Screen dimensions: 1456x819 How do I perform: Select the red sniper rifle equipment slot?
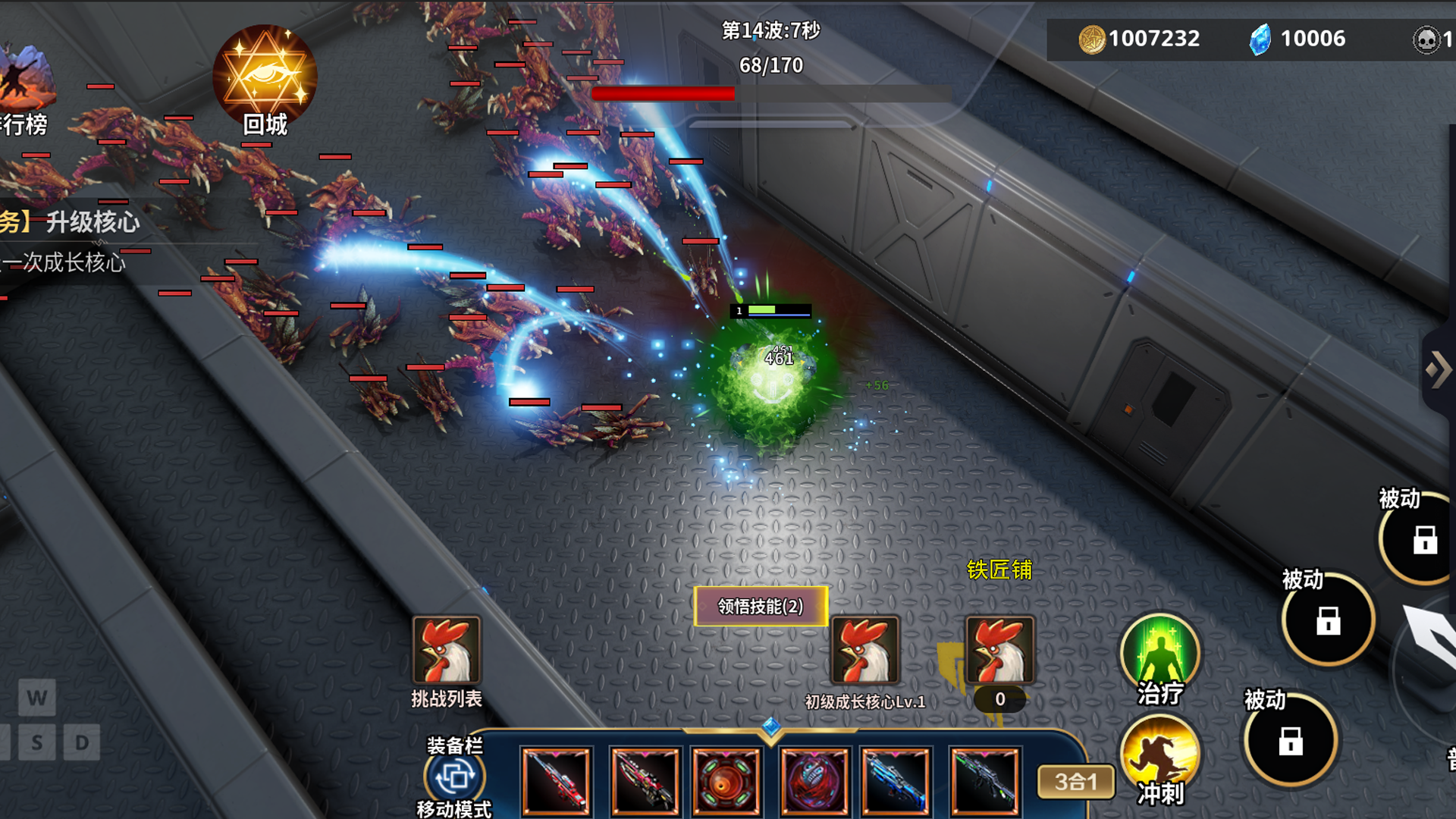(x=556, y=781)
